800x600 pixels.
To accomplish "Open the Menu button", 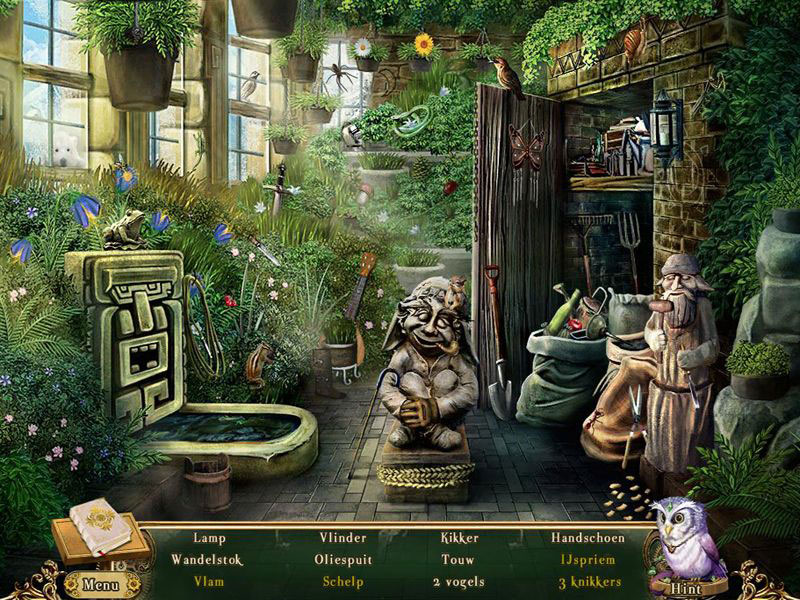I will click(101, 584).
